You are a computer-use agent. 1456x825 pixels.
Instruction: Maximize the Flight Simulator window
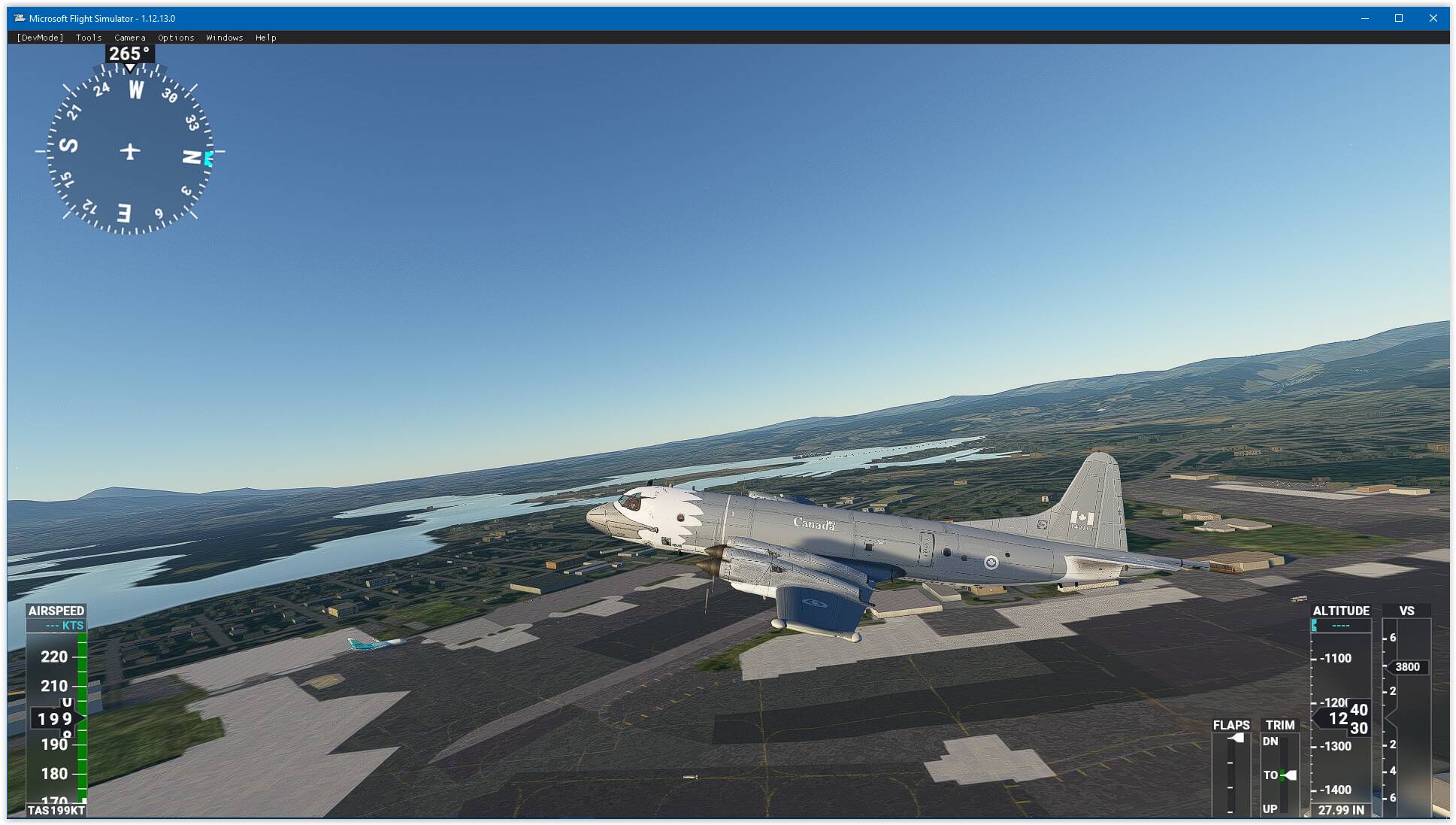coord(1399,19)
